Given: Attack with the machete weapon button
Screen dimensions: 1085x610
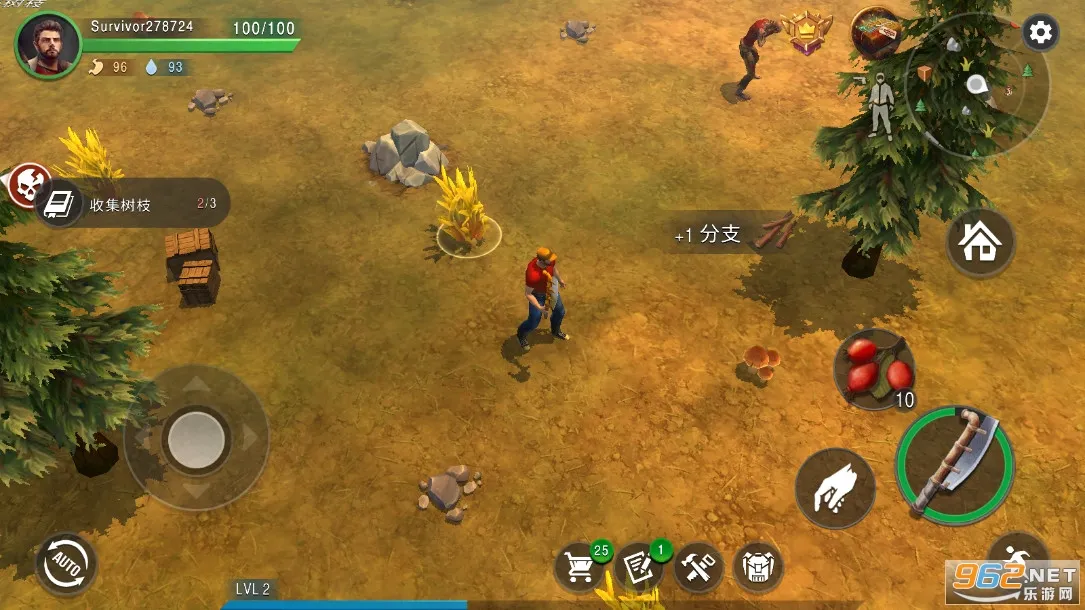Looking at the screenshot, I should 954,463.
